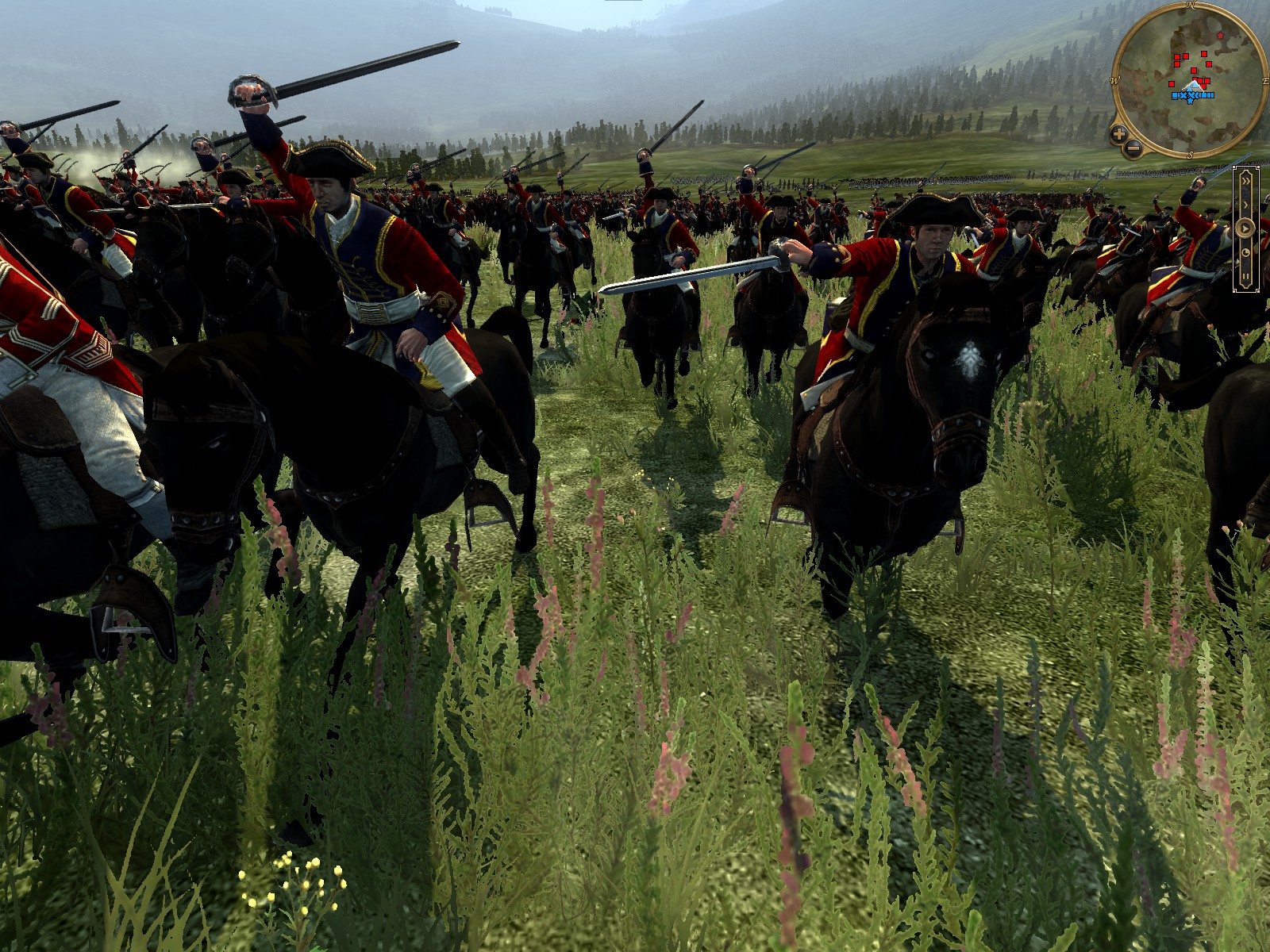Click the red star marker on the minimap
This screenshot has height=952, width=1270.
pos(1220,36)
